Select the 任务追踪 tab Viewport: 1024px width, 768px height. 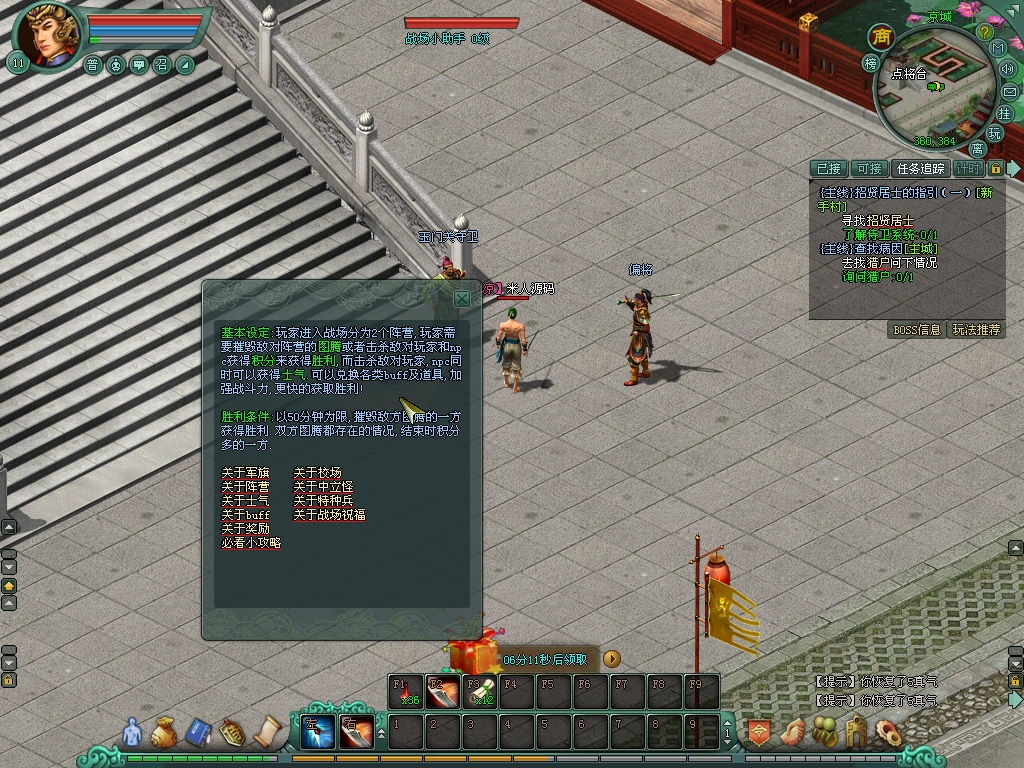click(920, 169)
